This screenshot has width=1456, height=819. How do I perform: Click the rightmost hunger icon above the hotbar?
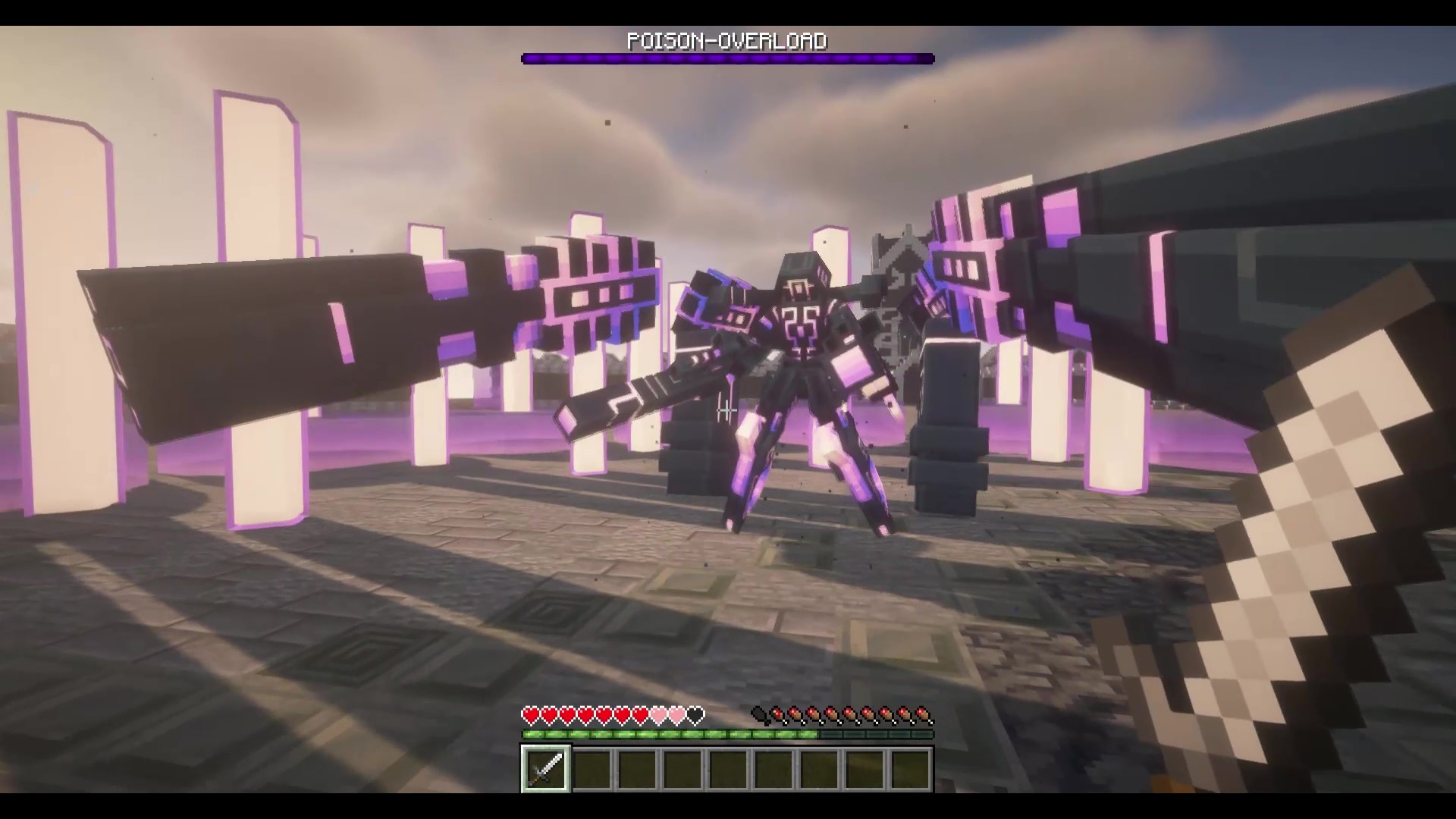[923, 716]
